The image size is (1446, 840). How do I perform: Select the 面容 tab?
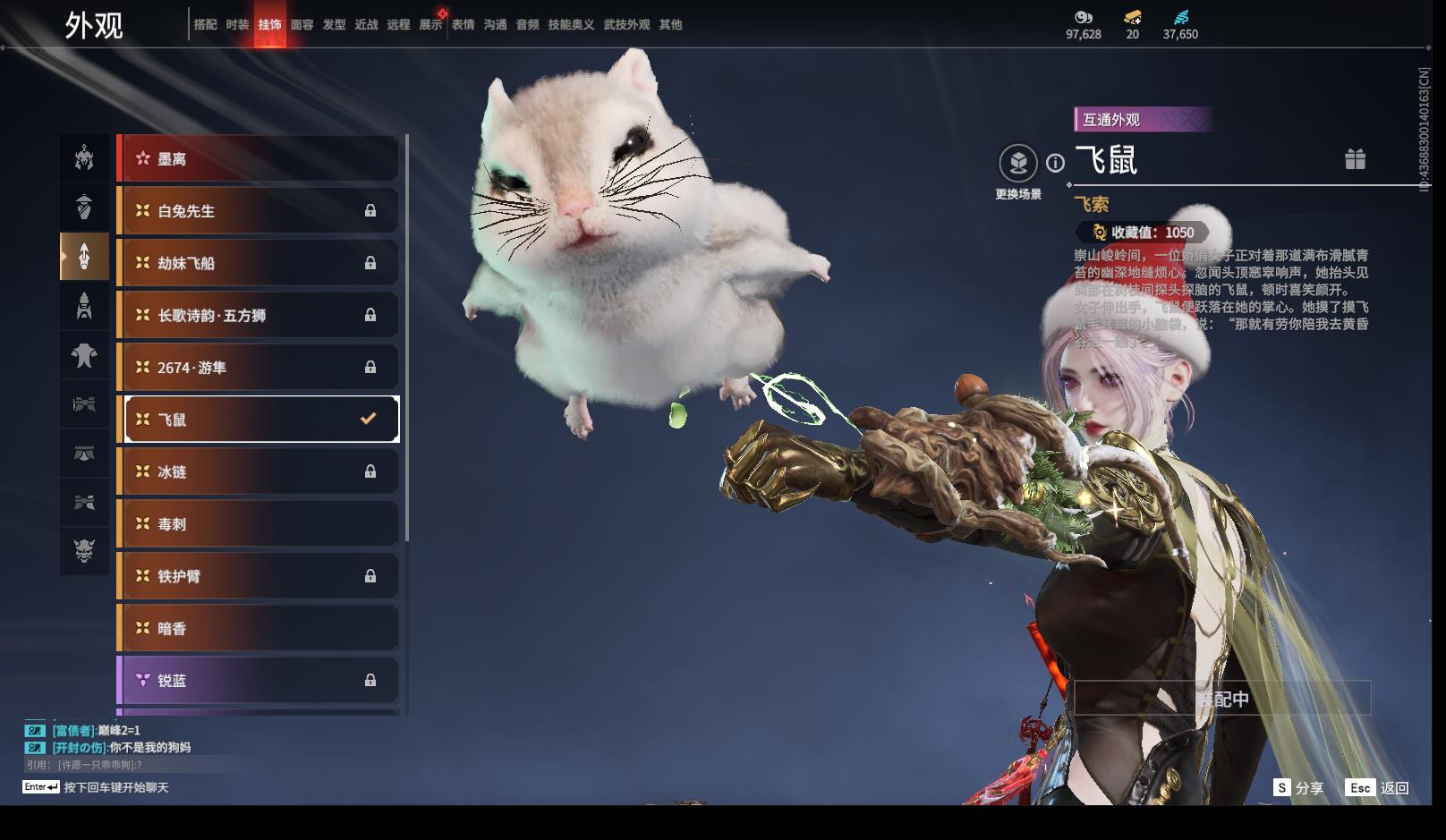[x=302, y=25]
